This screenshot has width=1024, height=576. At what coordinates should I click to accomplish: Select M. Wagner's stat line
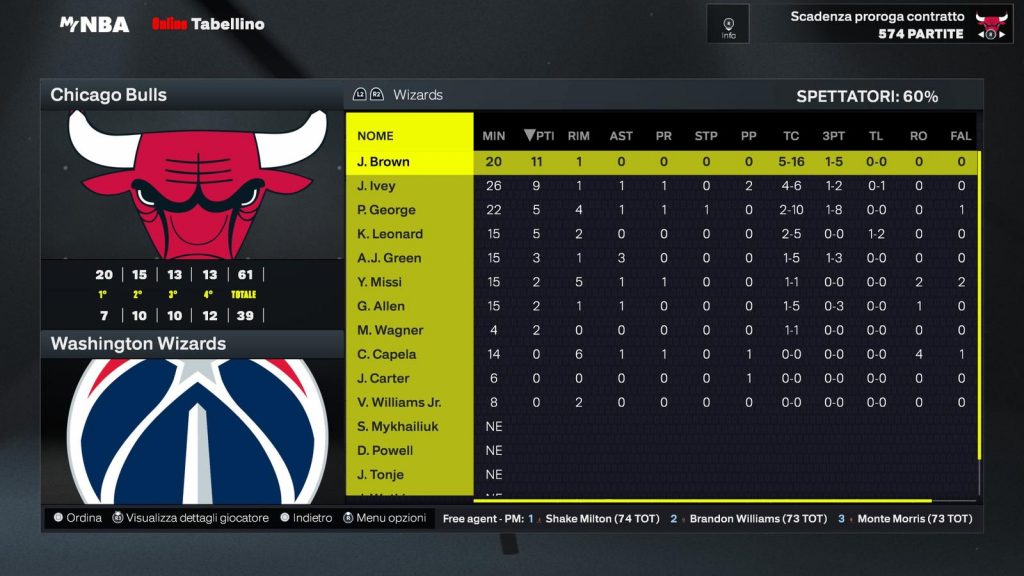coord(390,330)
